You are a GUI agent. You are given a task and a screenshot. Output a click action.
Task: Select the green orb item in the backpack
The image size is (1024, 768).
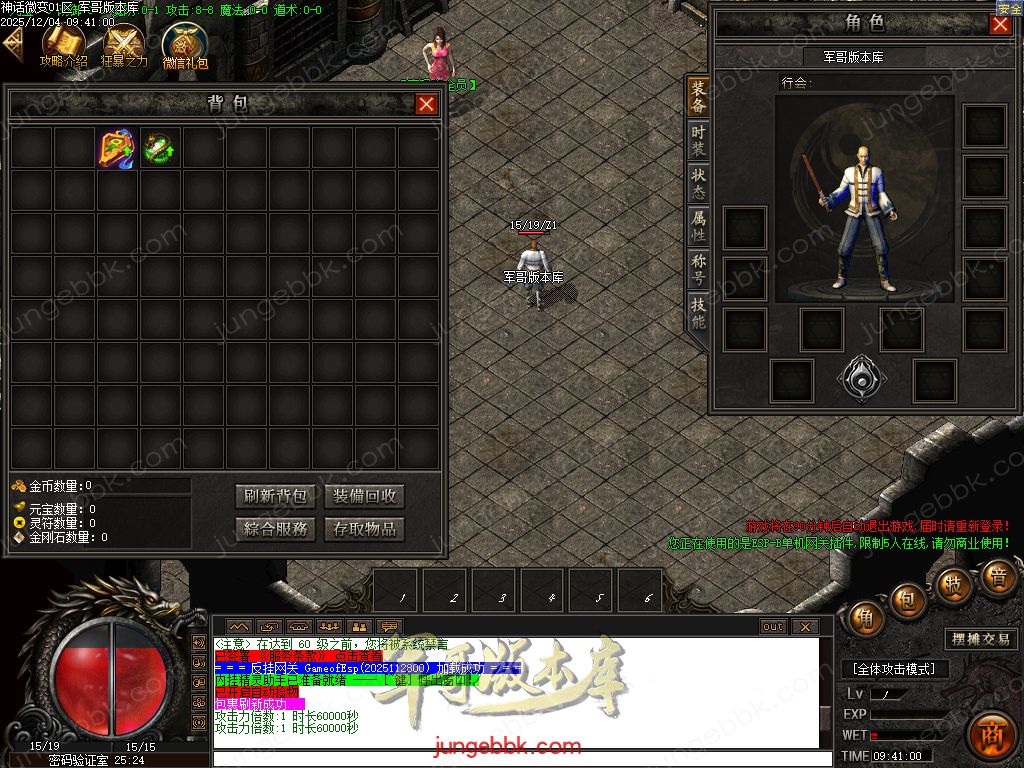(x=160, y=149)
